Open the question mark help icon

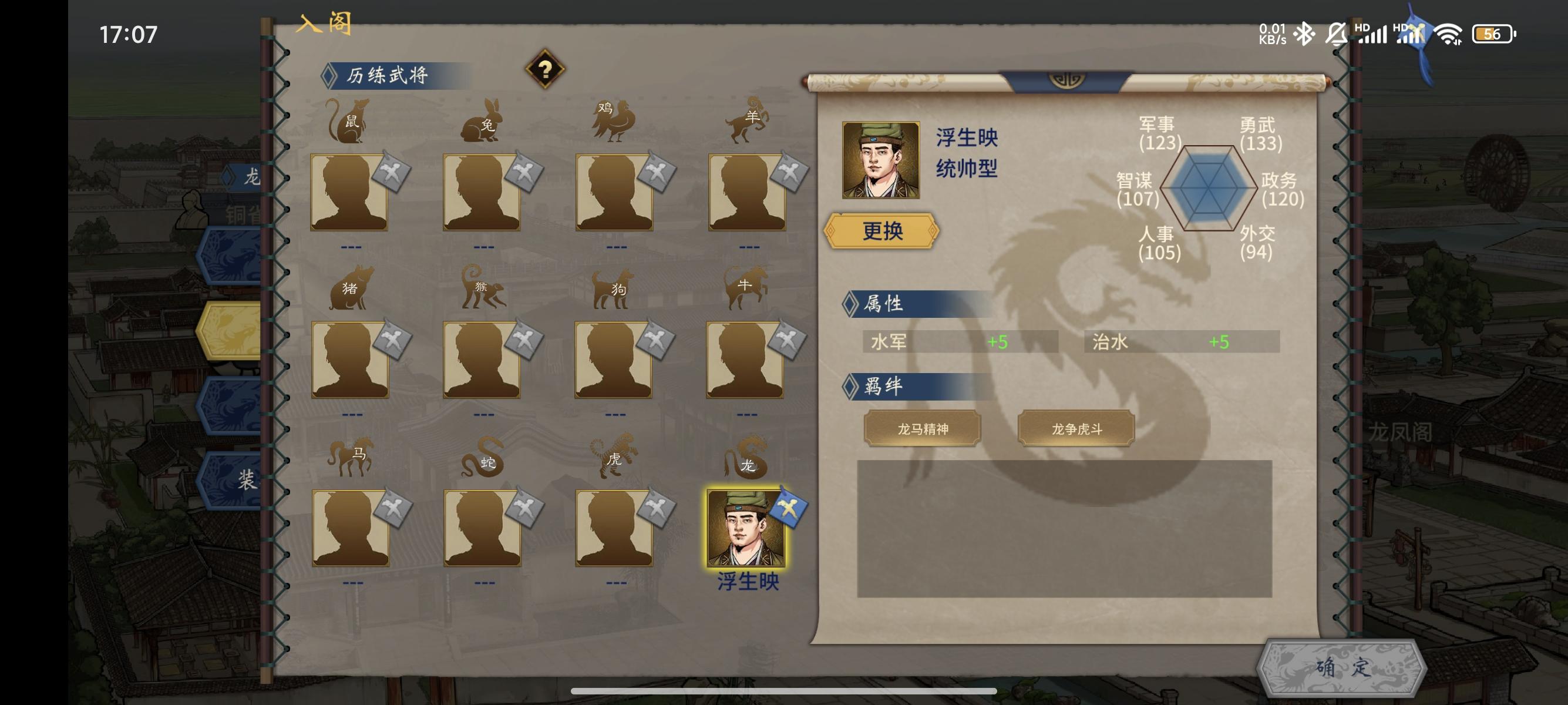(x=546, y=71)
